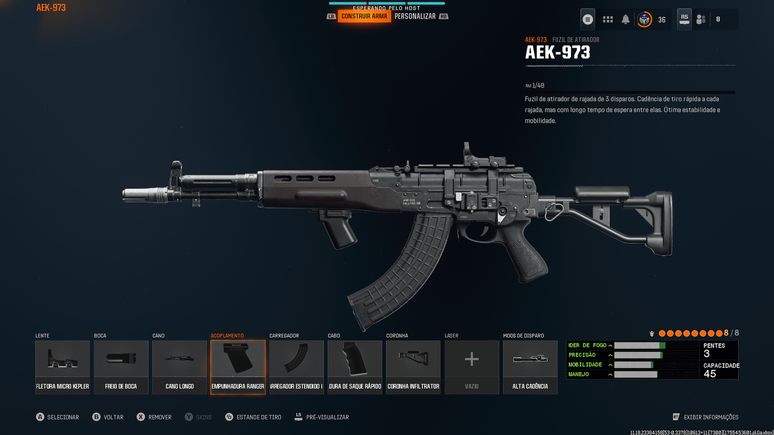Open the Empunhadura Ranger attachment slot
Screen dimensions: 774x435
pos(238,366)
